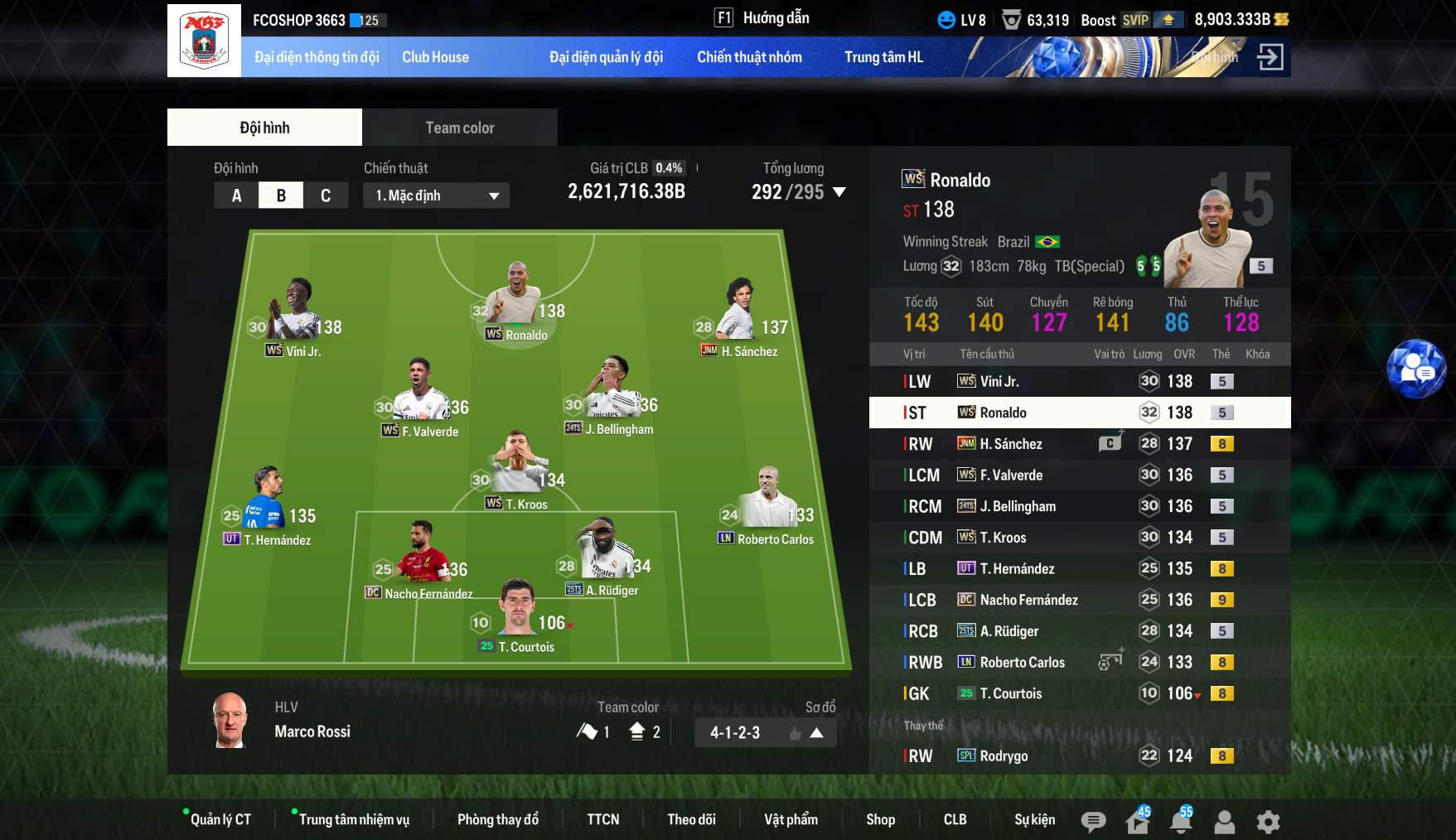Image resolution: width=1456 pixels, height=840 pixels.
Task: Select squad preset A
Action: [236, 196]
